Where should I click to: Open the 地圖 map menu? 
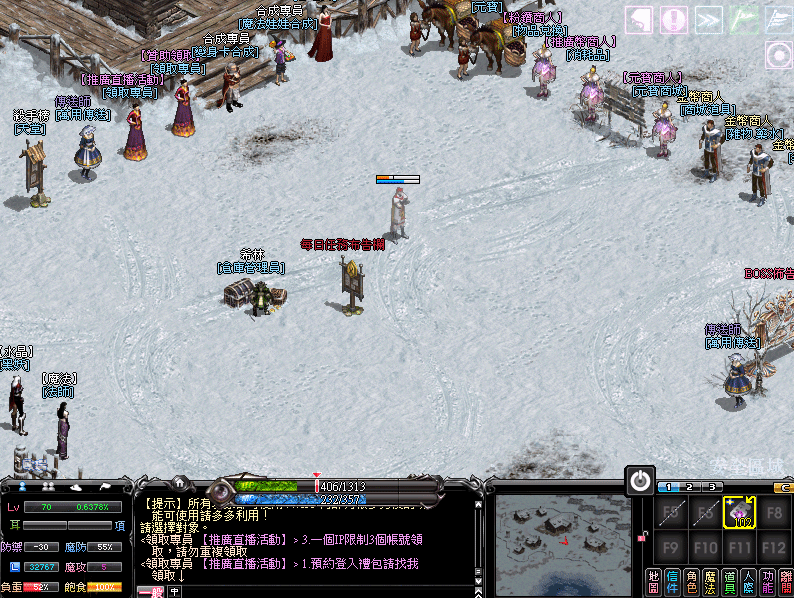coord(654,581)
